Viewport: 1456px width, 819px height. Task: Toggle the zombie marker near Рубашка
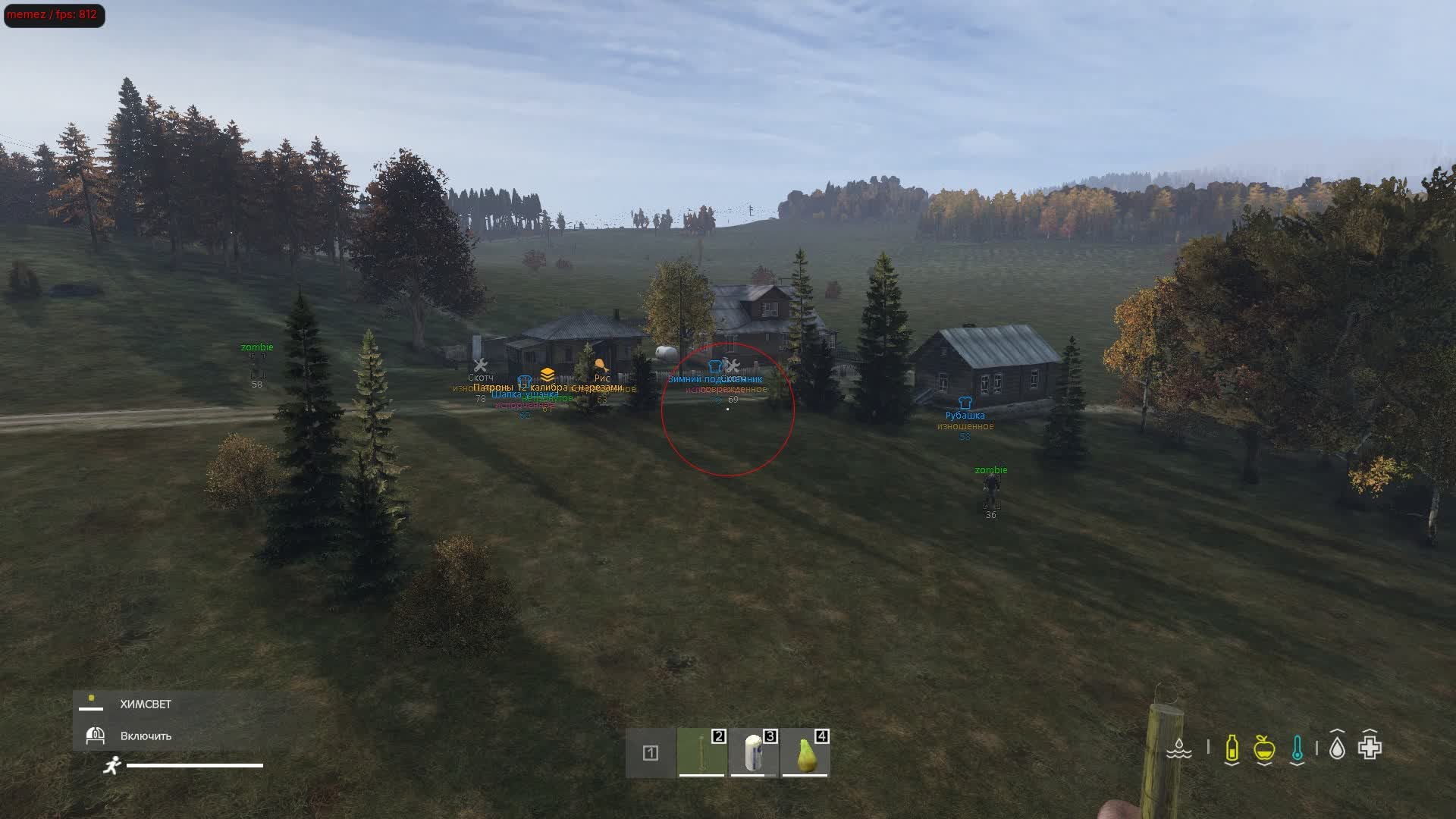(990, 470)
